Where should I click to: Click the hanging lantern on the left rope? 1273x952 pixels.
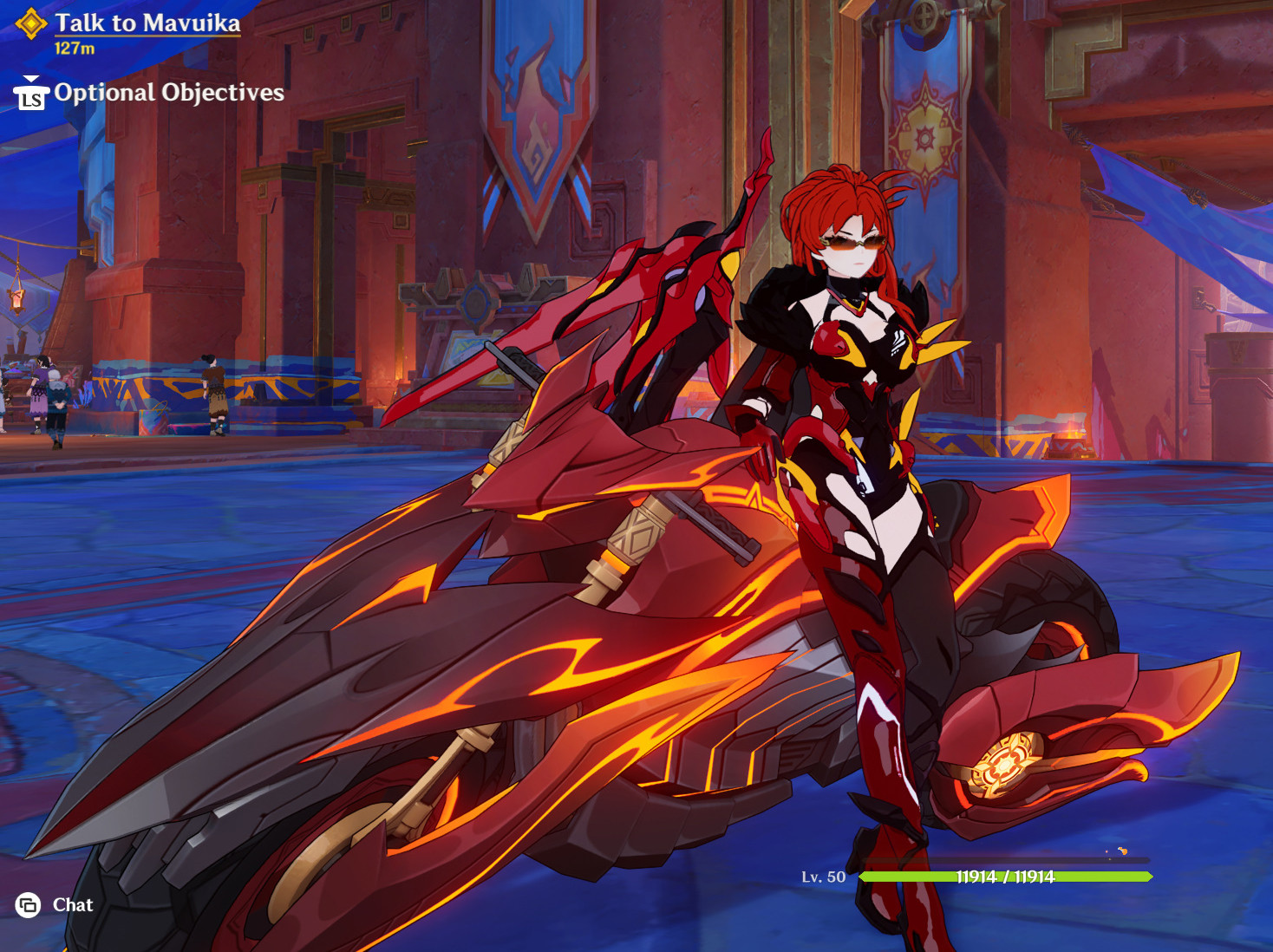click(x=17, y=299)
